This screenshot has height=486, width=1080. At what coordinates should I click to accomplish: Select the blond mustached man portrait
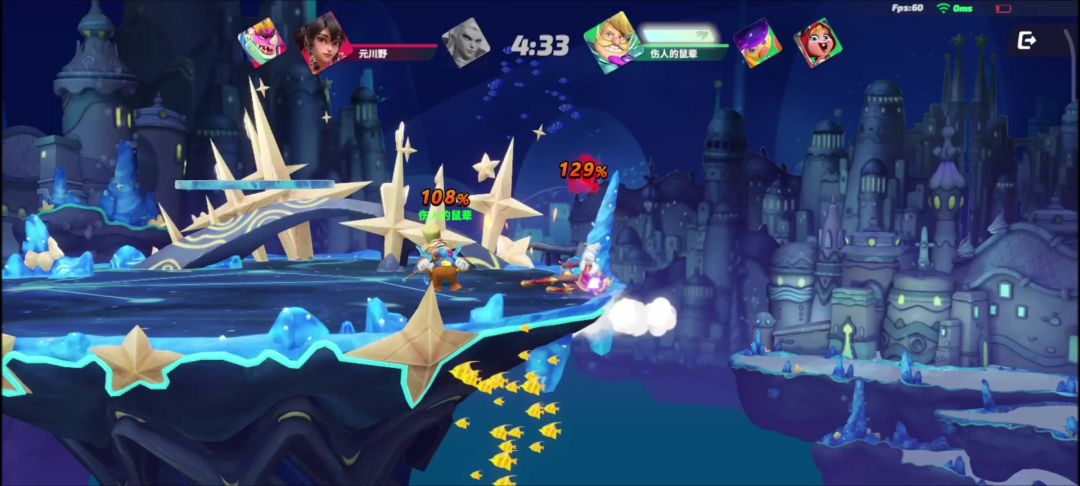[x=610, y=41]
